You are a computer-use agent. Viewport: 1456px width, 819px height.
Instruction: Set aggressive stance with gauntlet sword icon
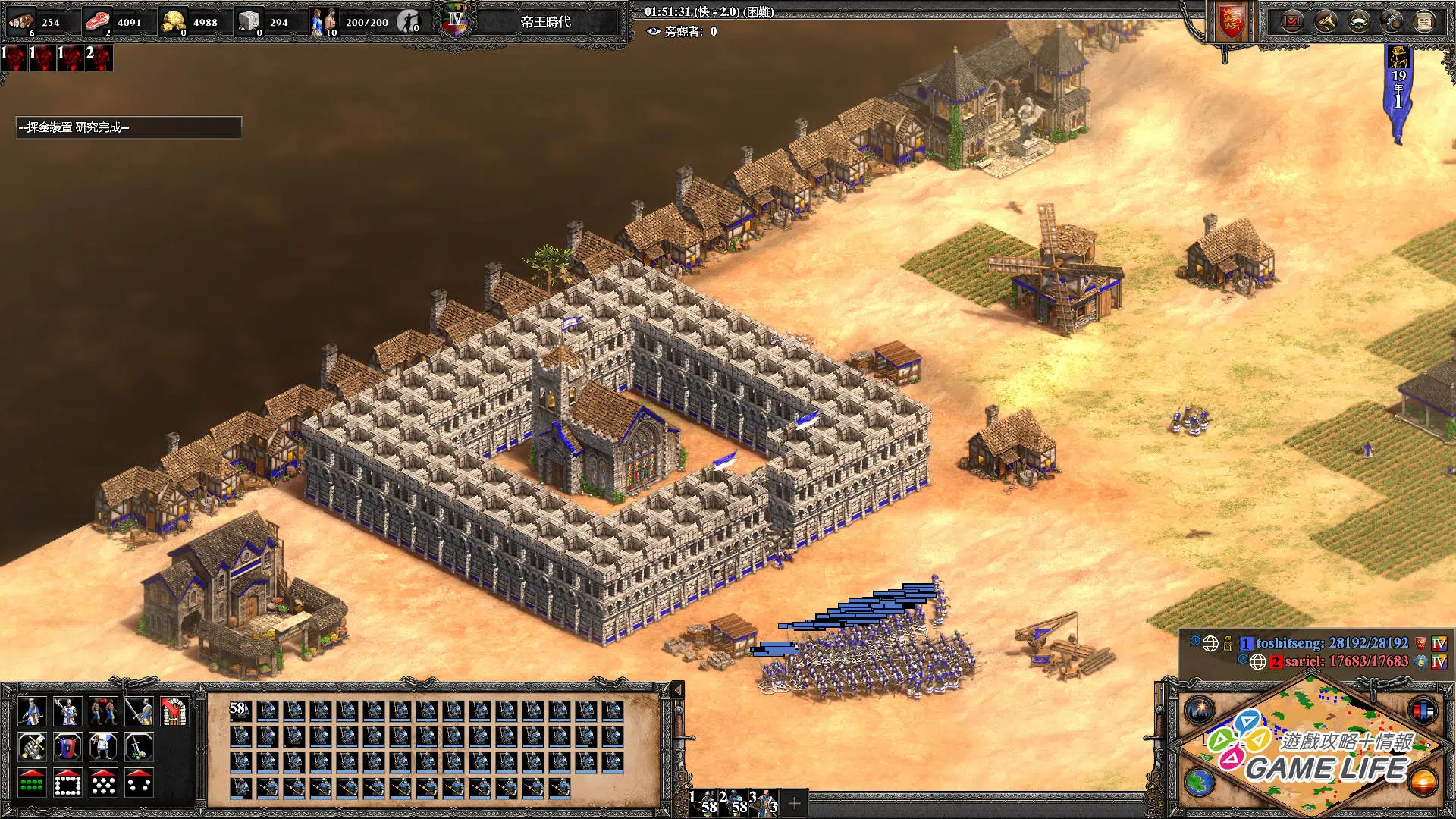(31, 748)
